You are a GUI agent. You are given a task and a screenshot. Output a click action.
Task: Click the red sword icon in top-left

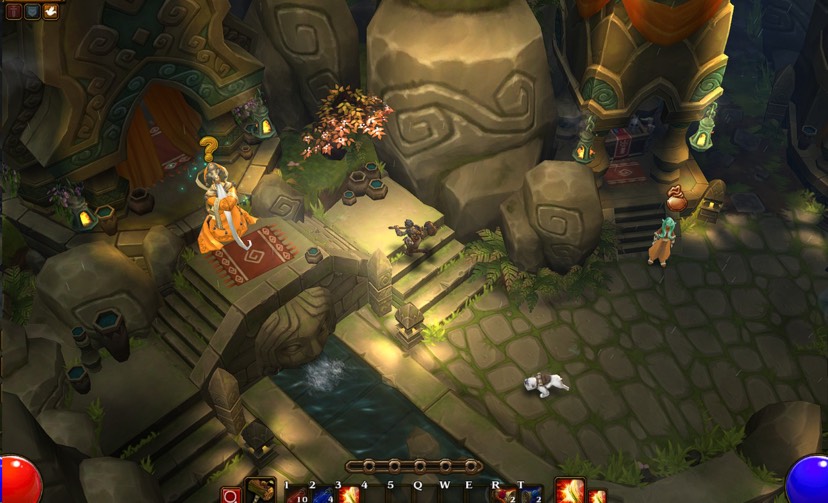13,12
